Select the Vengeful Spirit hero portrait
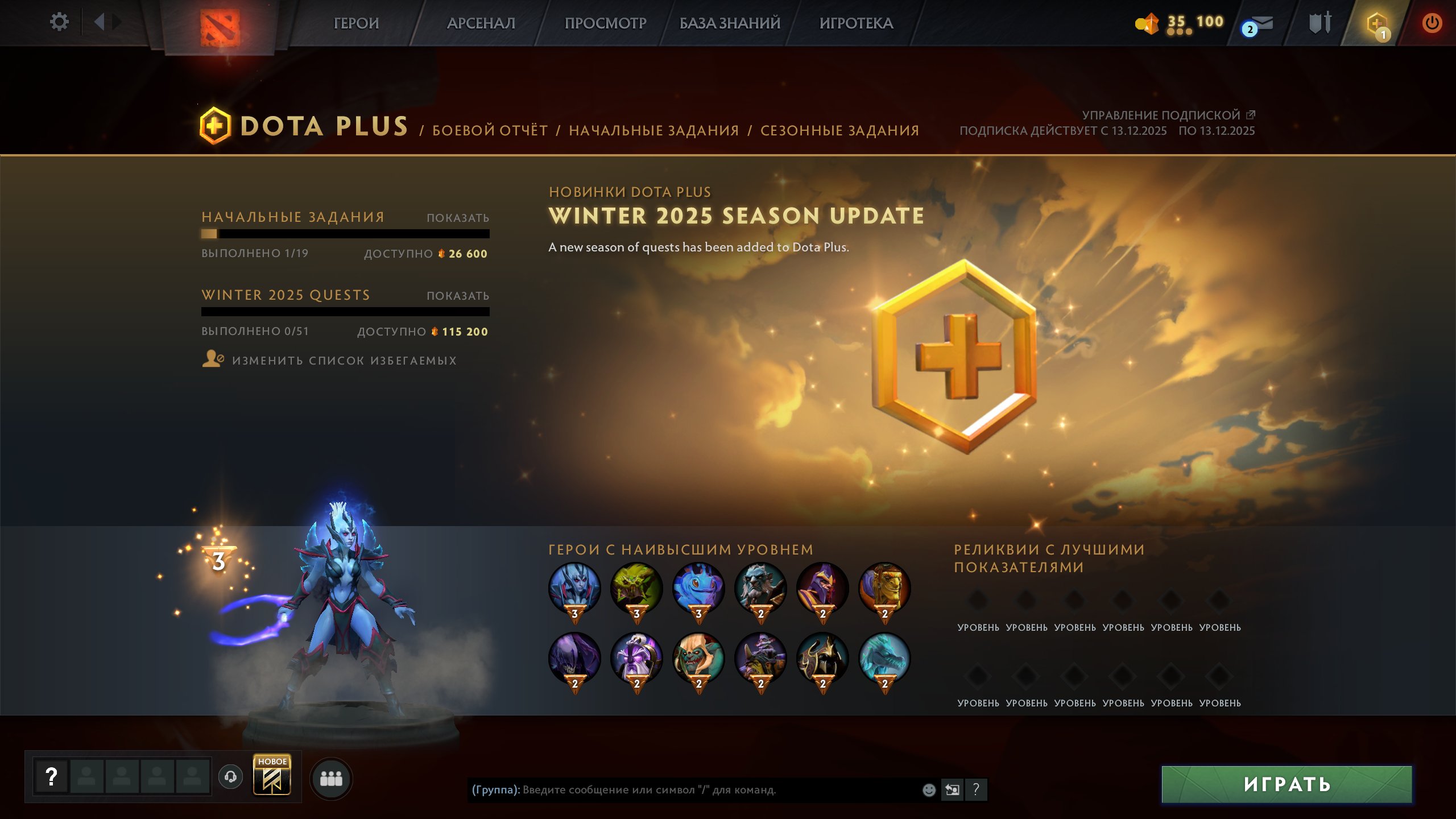Screen dimensions: 1456x819 pyautogui.click(x=573, y=588)
